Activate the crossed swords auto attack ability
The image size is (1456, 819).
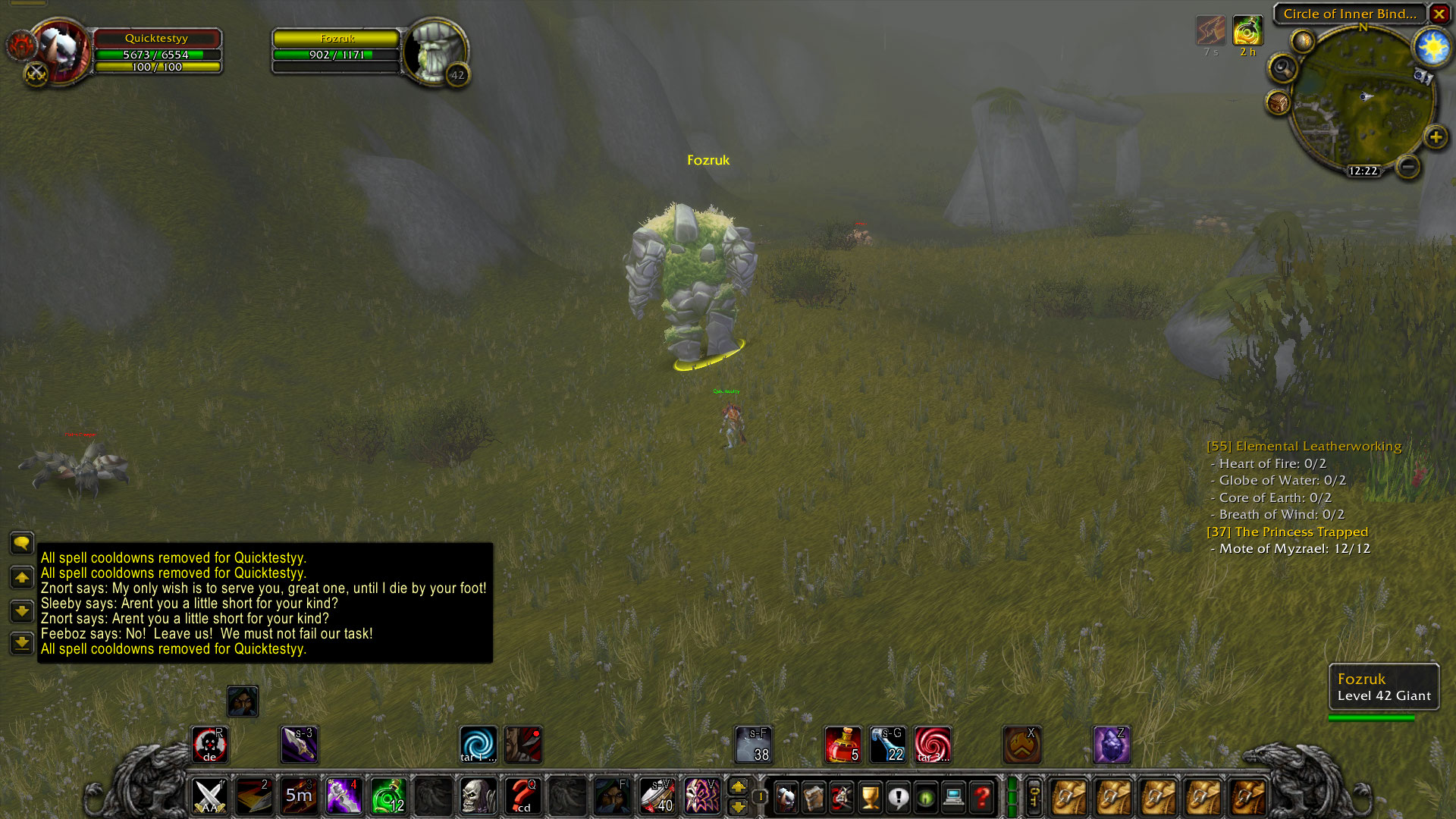coord(209,796)
